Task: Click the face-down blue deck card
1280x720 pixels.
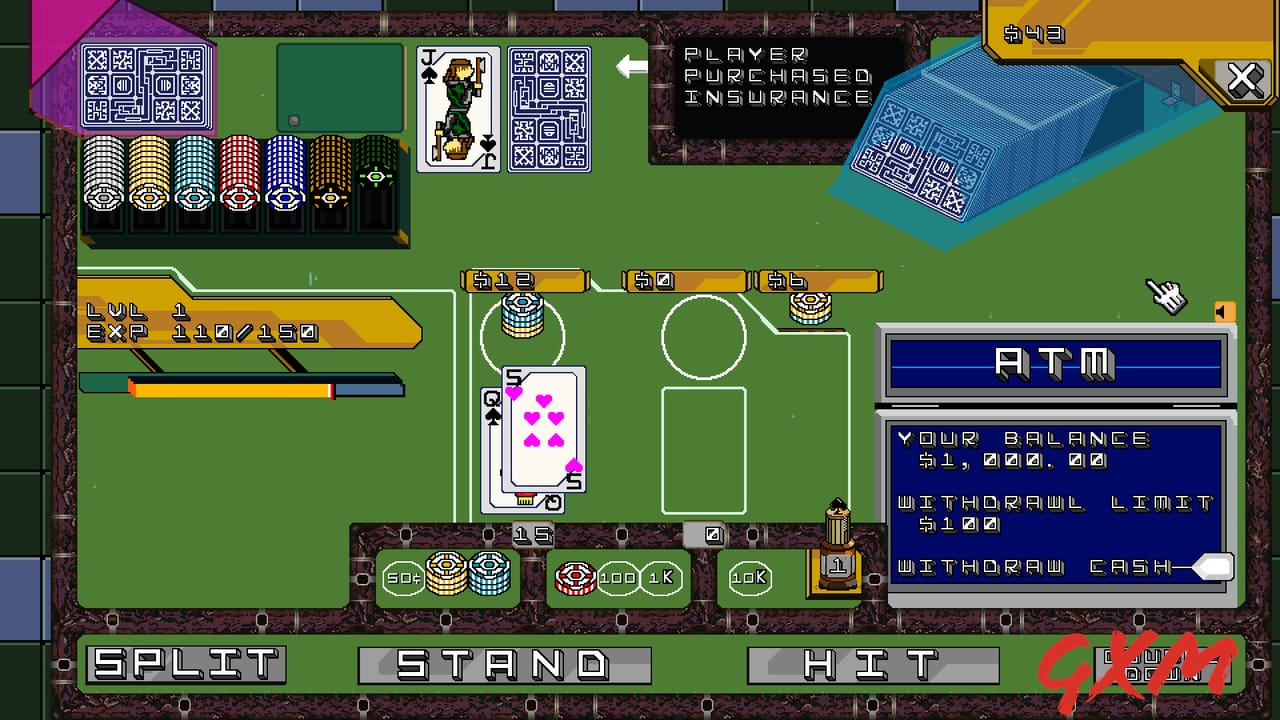Action: click(549, 108)
